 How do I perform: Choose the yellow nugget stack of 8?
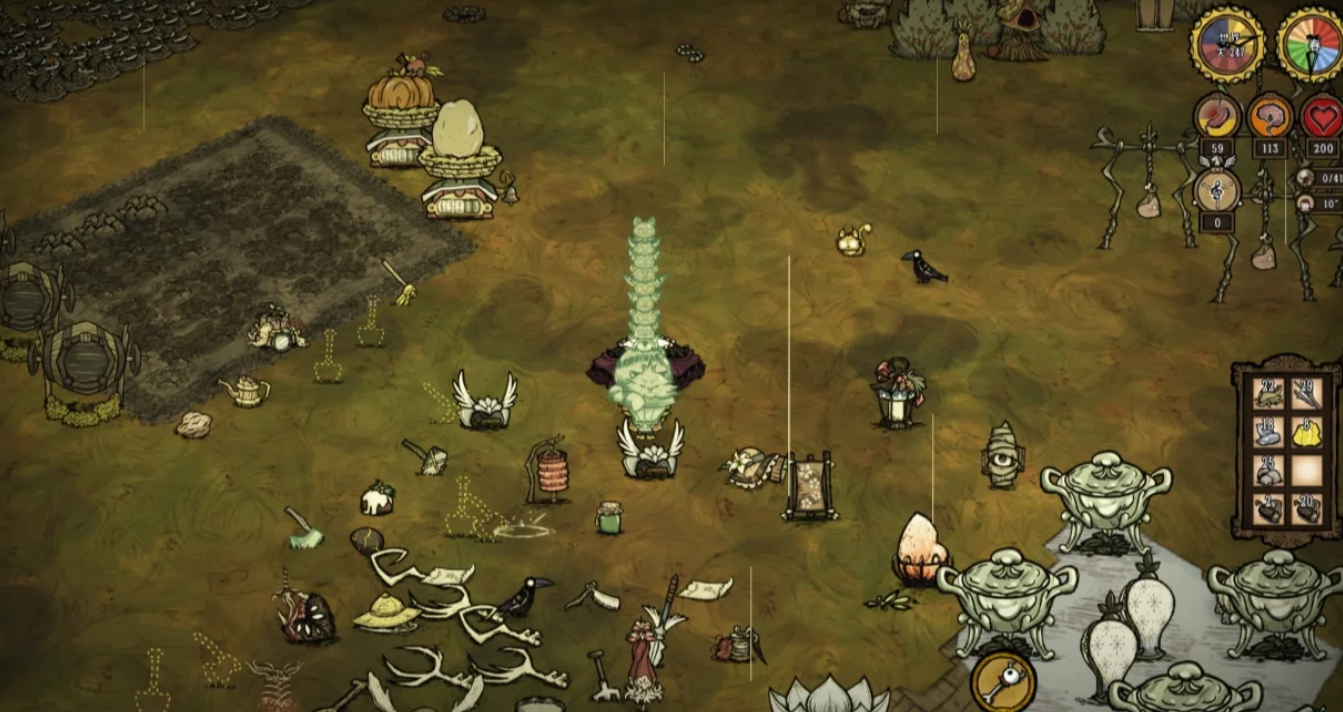(x=1306, y=432)
